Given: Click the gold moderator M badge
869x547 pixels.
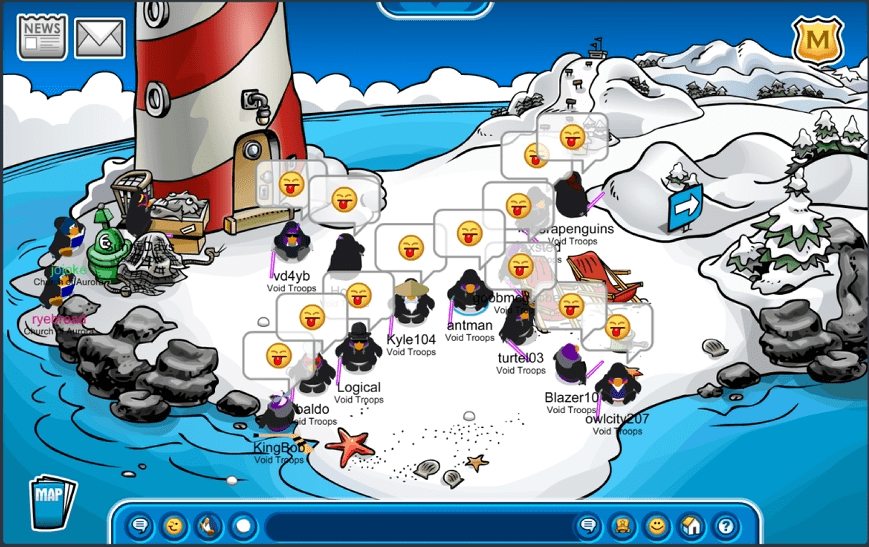Looking at the screenshot, I should [818, 42].
